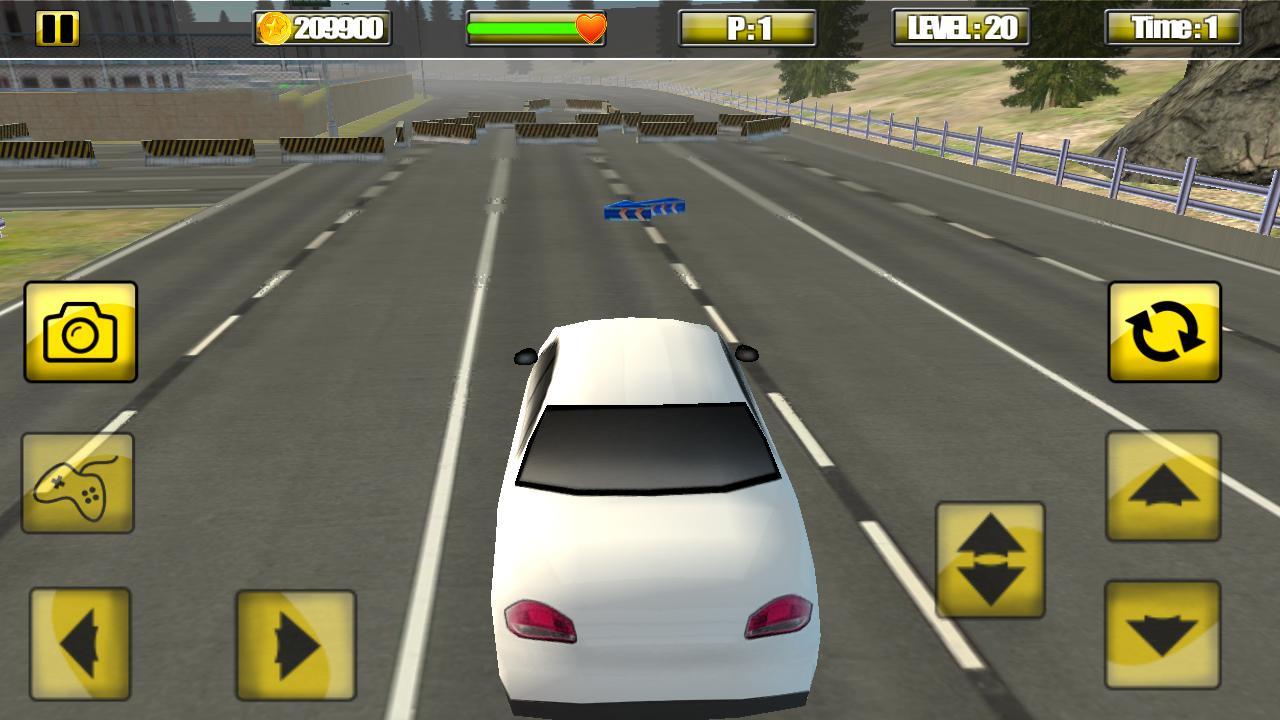Tap the LEVEL:20 indicator
The width and height of the screenshot is (1280, 720).
click(x=962, y=25)
